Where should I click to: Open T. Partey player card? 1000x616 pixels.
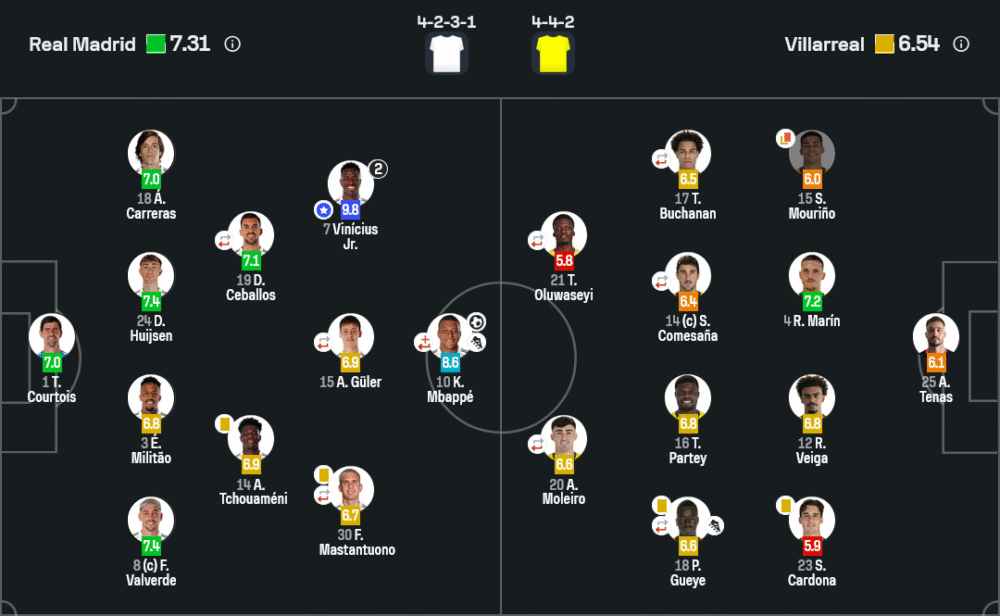tap(688, 398)
